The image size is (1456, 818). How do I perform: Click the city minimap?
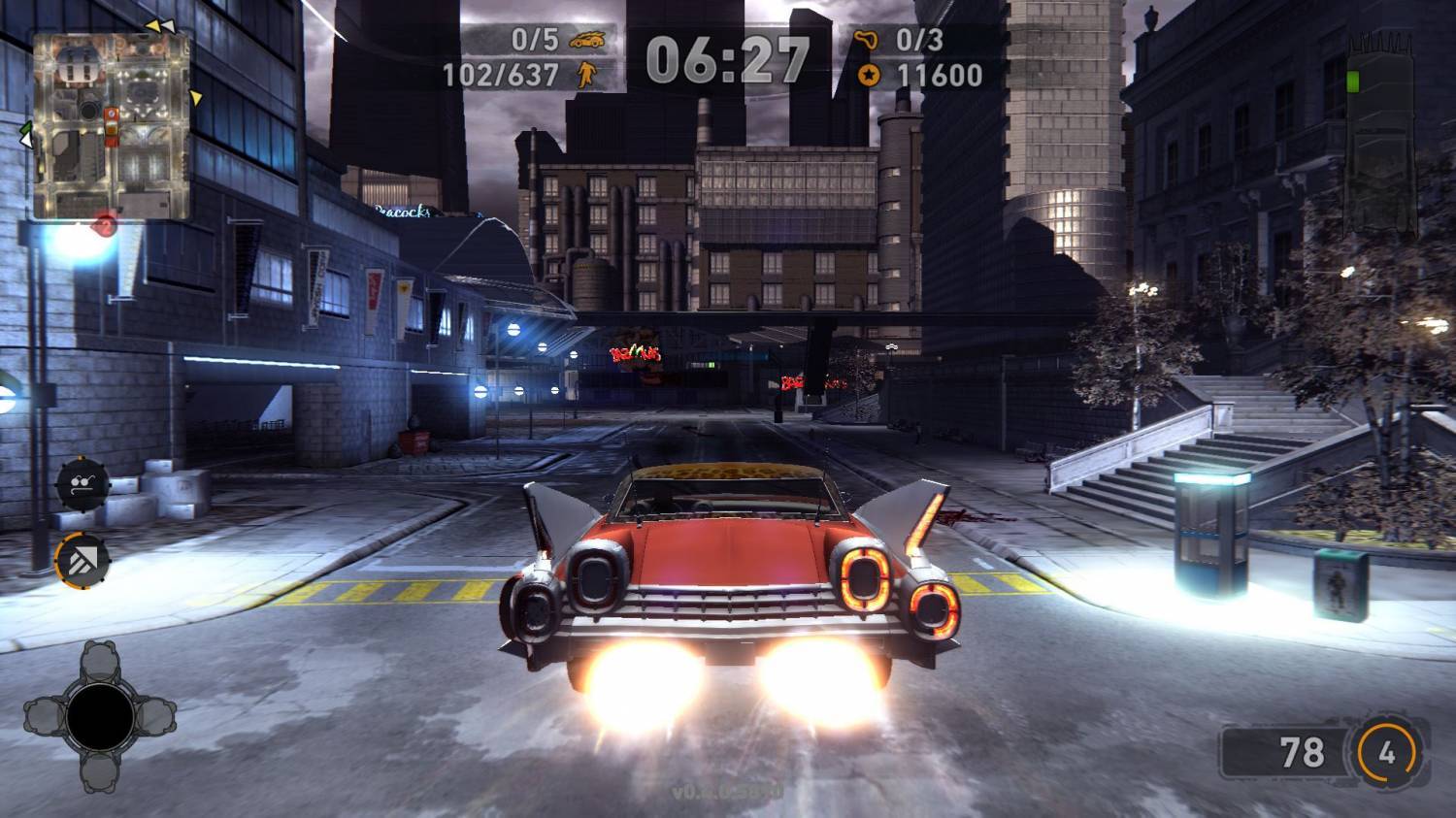click(111, 124)
